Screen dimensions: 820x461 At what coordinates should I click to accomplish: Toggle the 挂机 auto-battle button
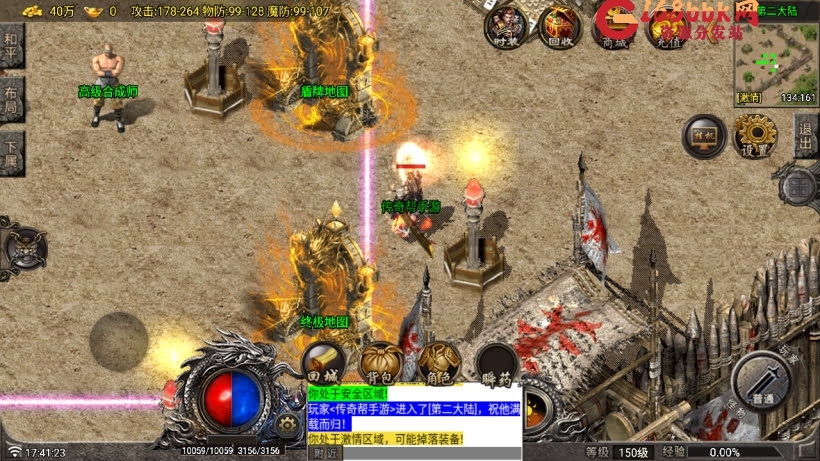(x=703, y=136)
